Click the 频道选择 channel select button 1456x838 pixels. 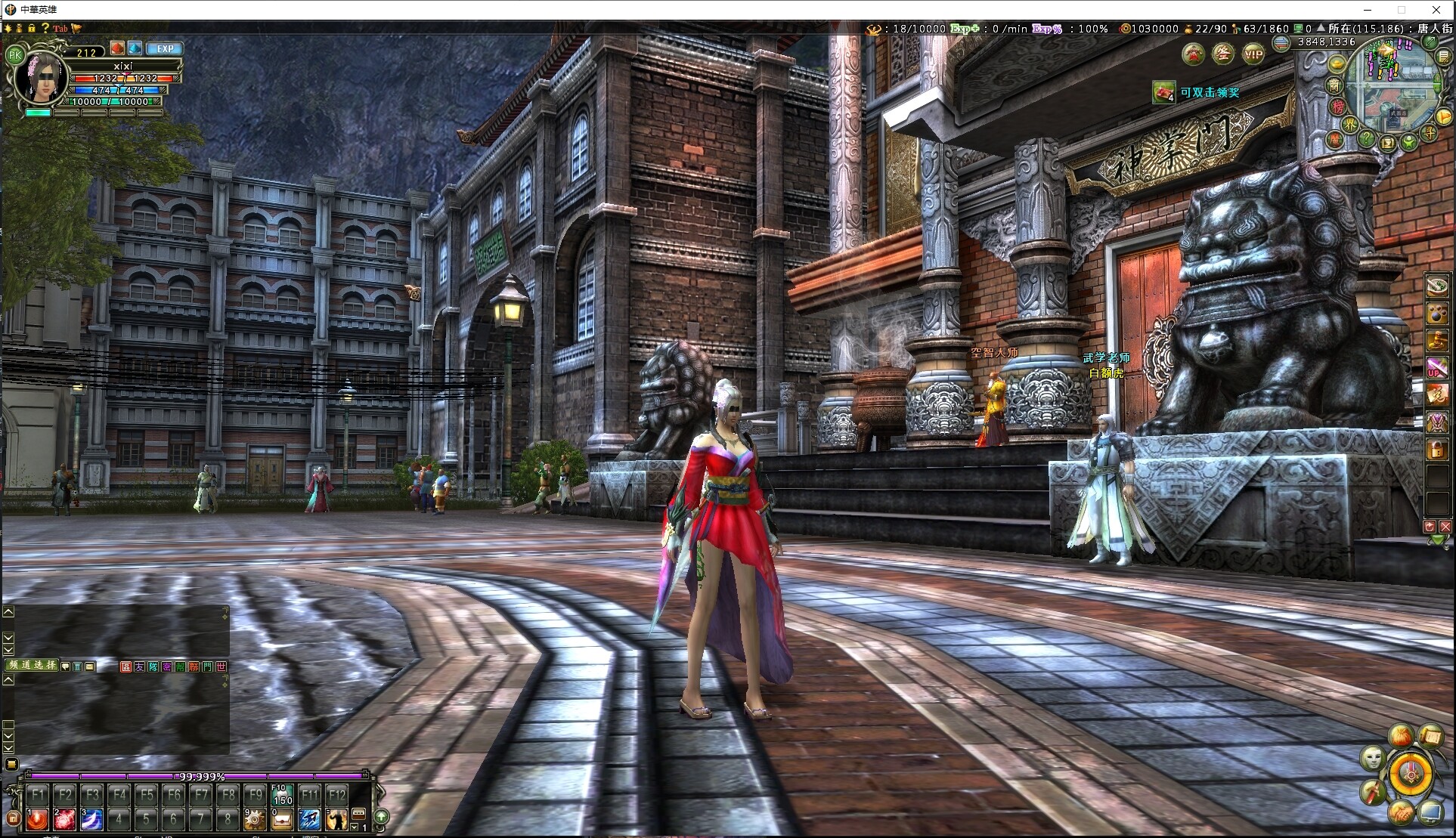pos(31,666)
